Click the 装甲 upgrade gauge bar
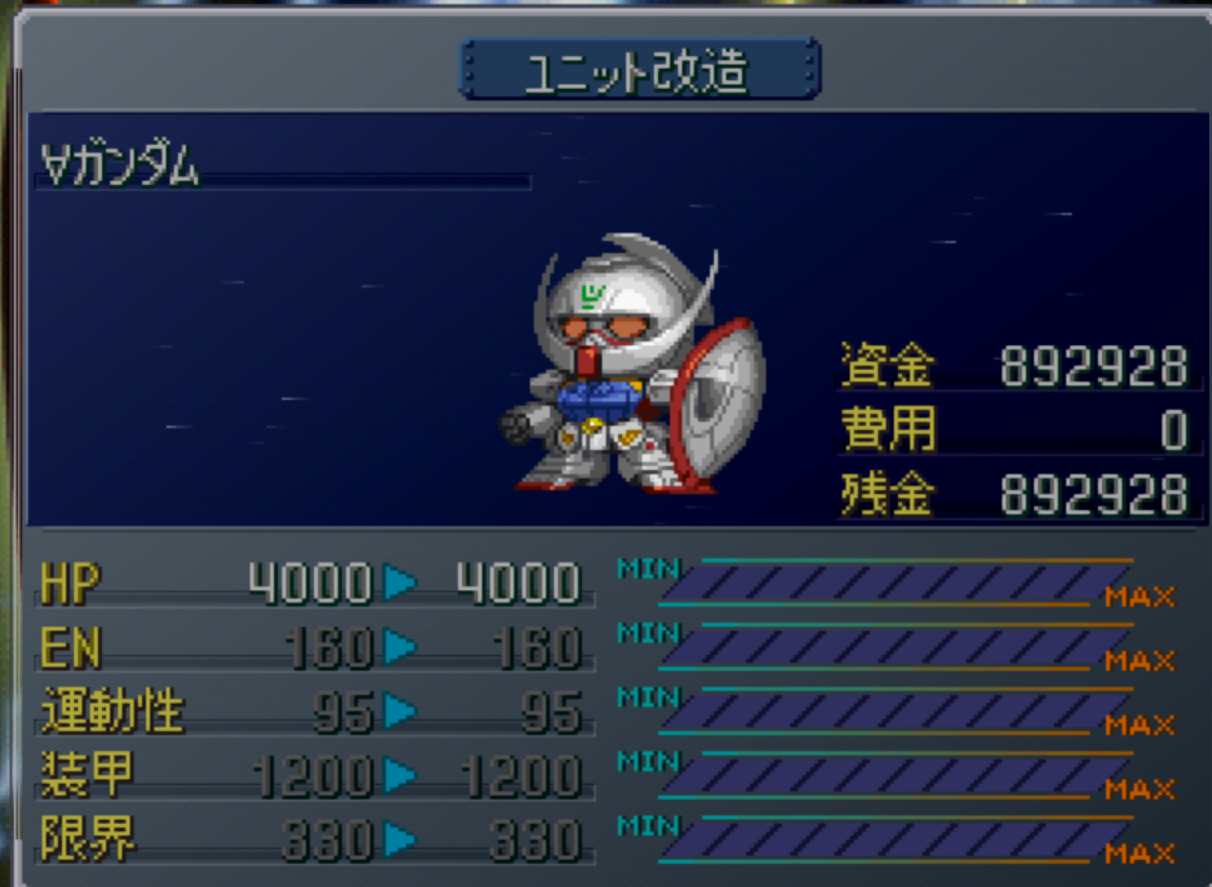Screen dimensions: 1212x887 click(x=893, y=775)
